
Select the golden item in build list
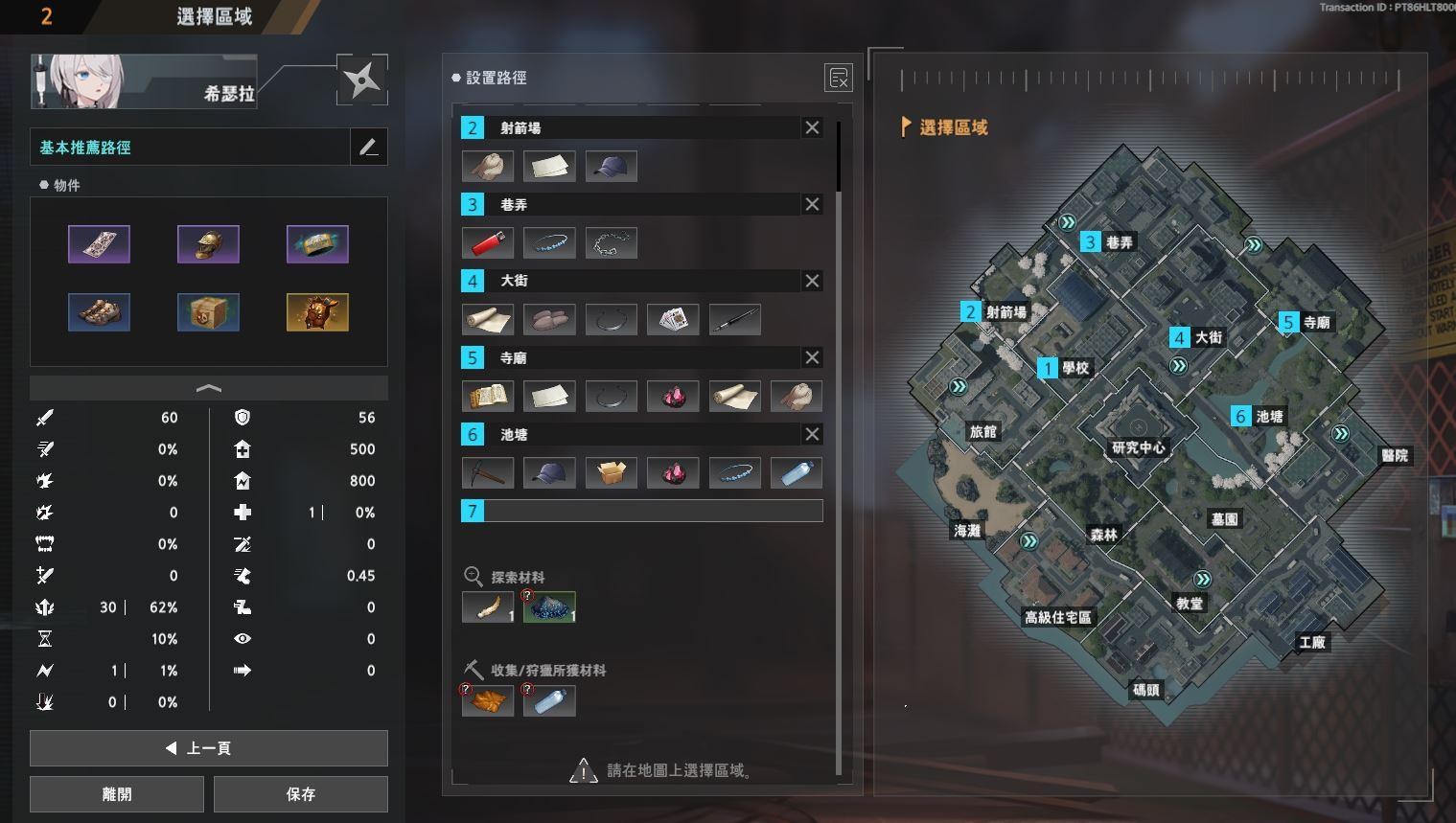coord(317,312)
